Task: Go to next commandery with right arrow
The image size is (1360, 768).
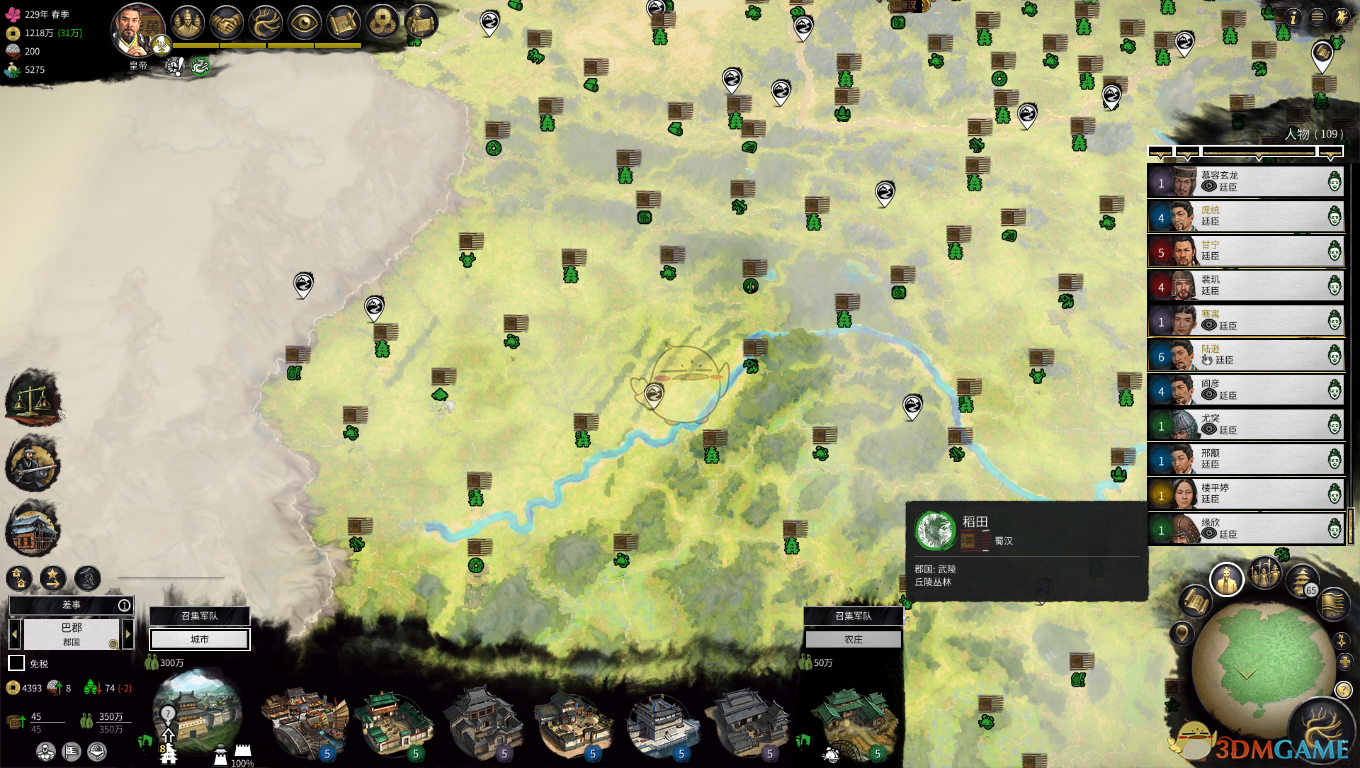Action: point(128,634)
